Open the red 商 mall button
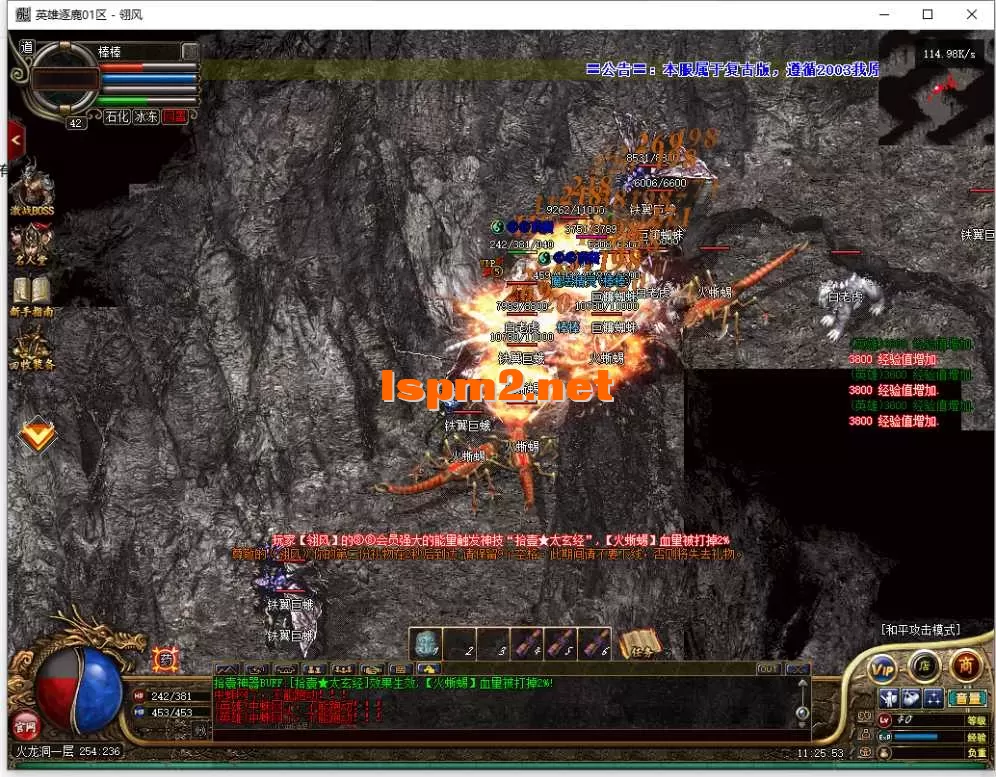The height and width of the screenshot is (777, 996). [x=965, y=664]
